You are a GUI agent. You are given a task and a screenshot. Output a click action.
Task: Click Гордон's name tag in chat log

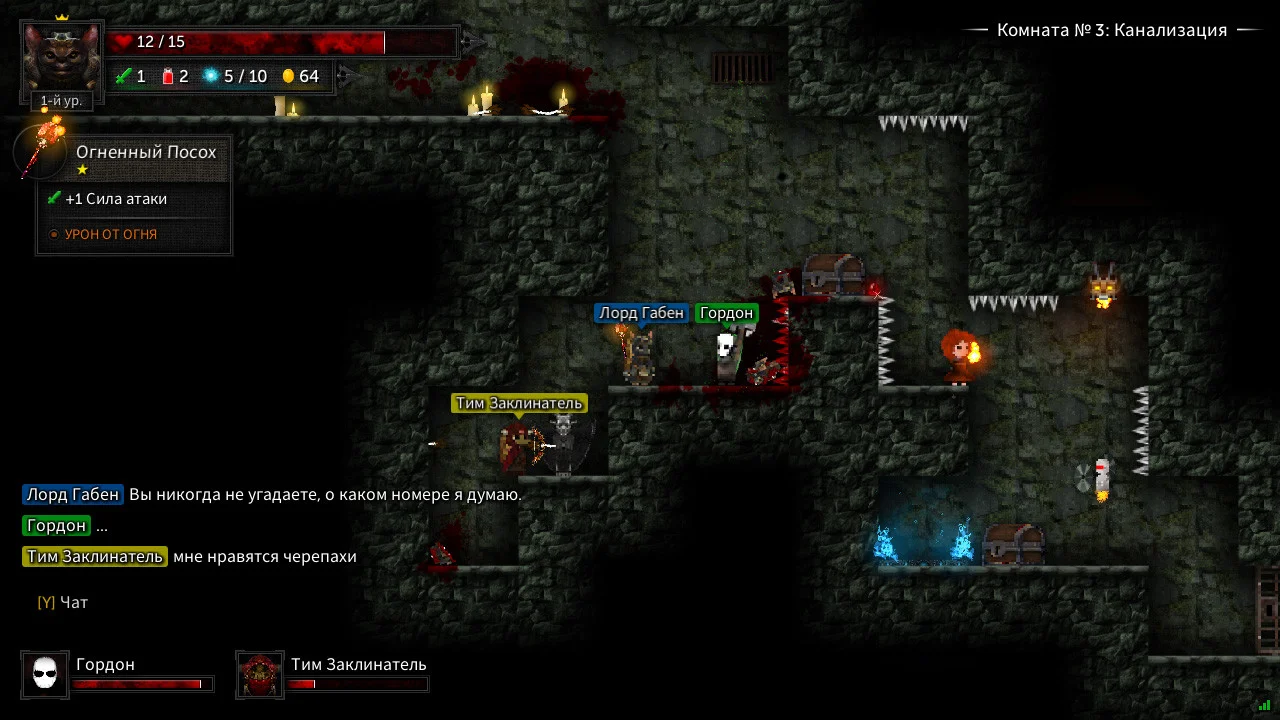[x=56, y=526]
